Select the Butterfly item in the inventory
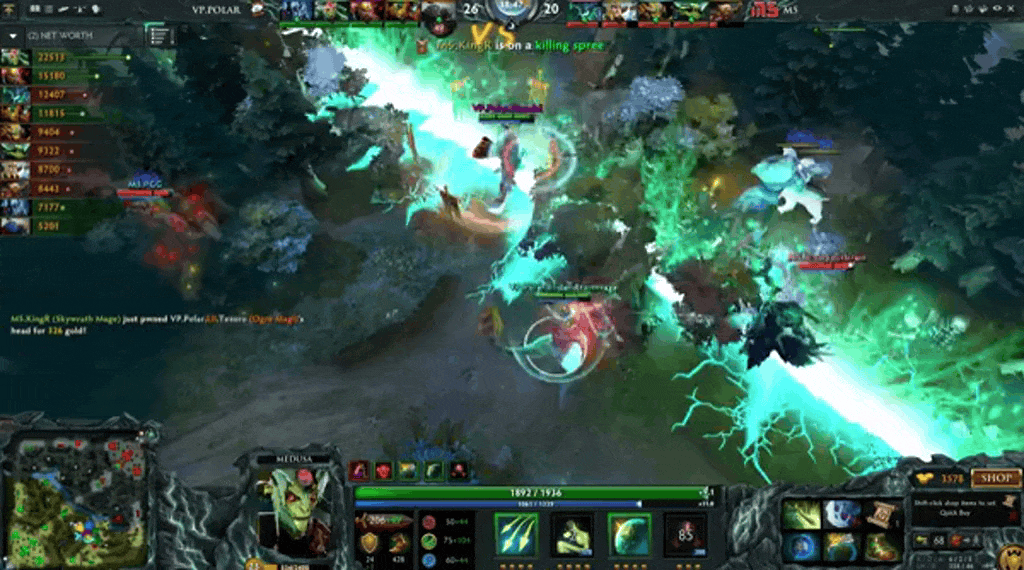Screen dimensions: 1024x570 [802, 514]
